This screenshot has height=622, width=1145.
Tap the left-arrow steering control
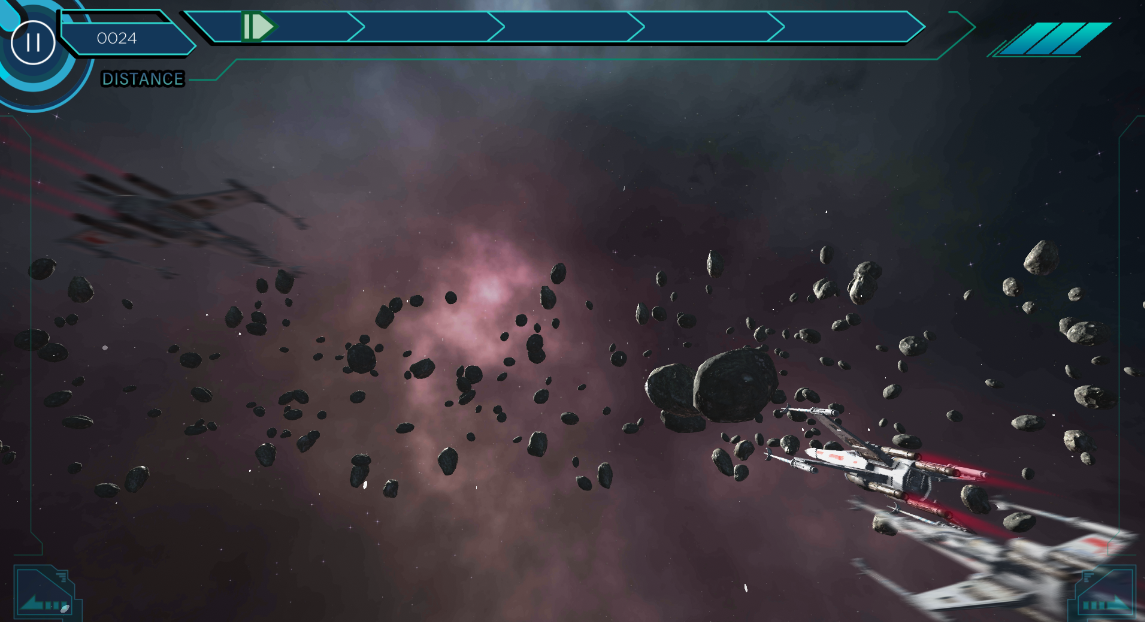[x=46, y=594]
